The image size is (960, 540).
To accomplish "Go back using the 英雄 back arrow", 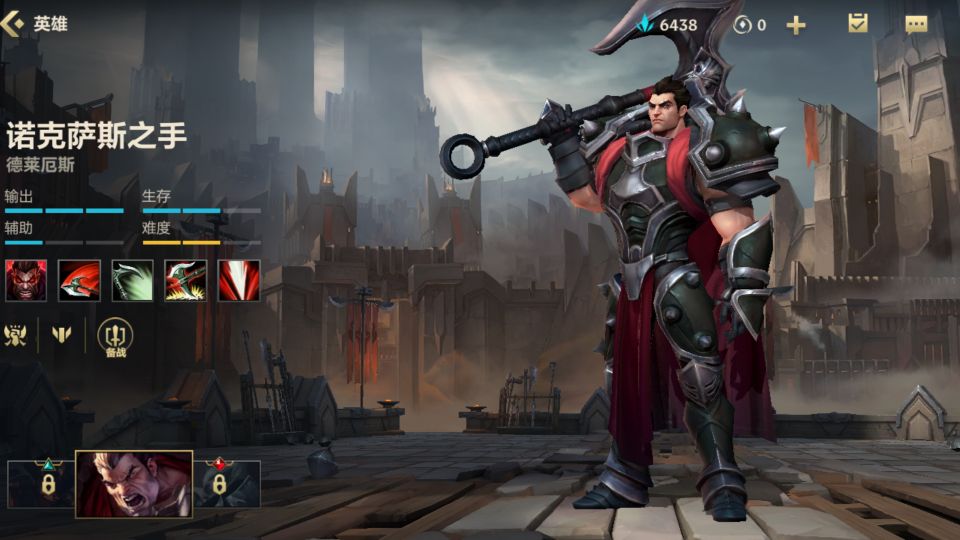I will pos(14,24).
